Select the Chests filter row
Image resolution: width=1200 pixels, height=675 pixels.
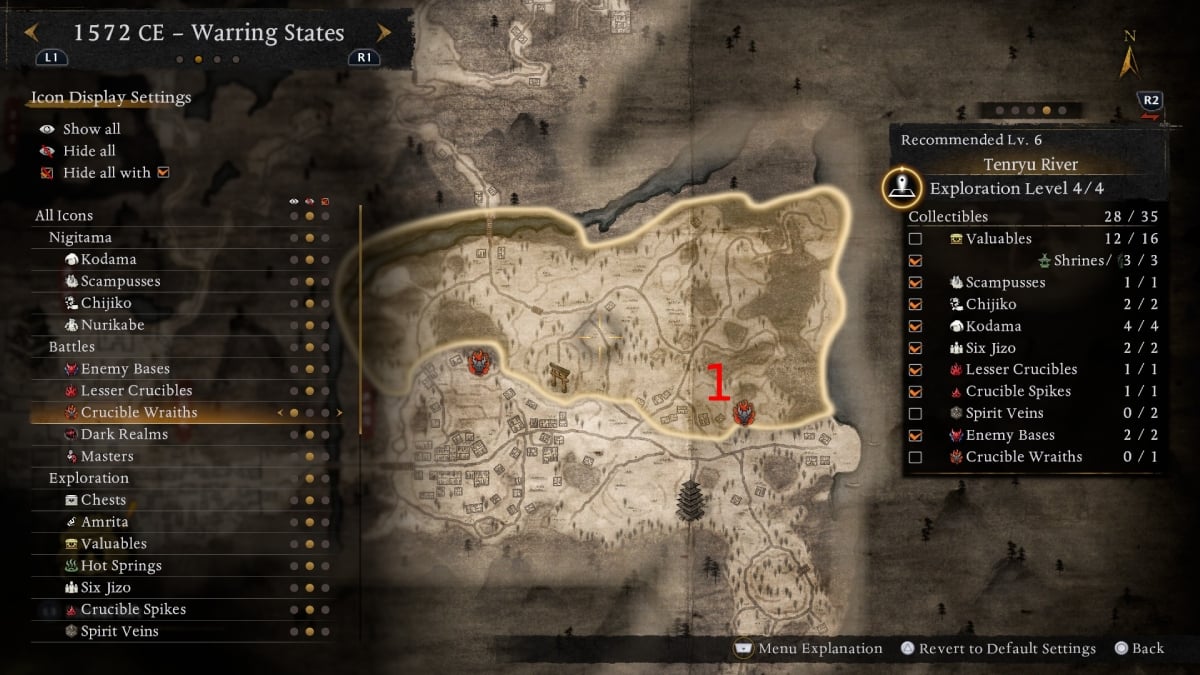point(103,500)
